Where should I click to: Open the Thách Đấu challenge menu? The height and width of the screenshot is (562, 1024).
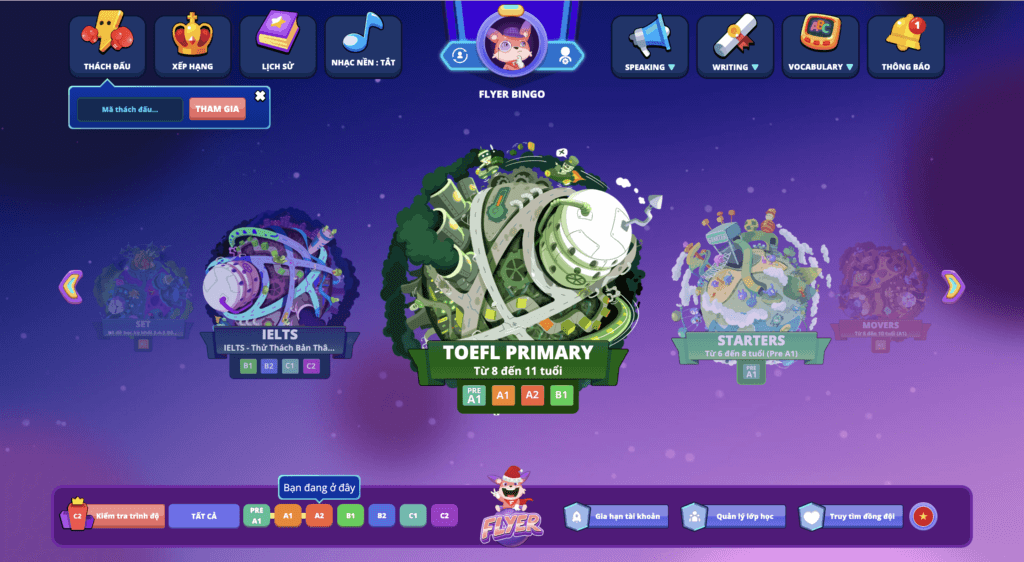click(107, 45)
